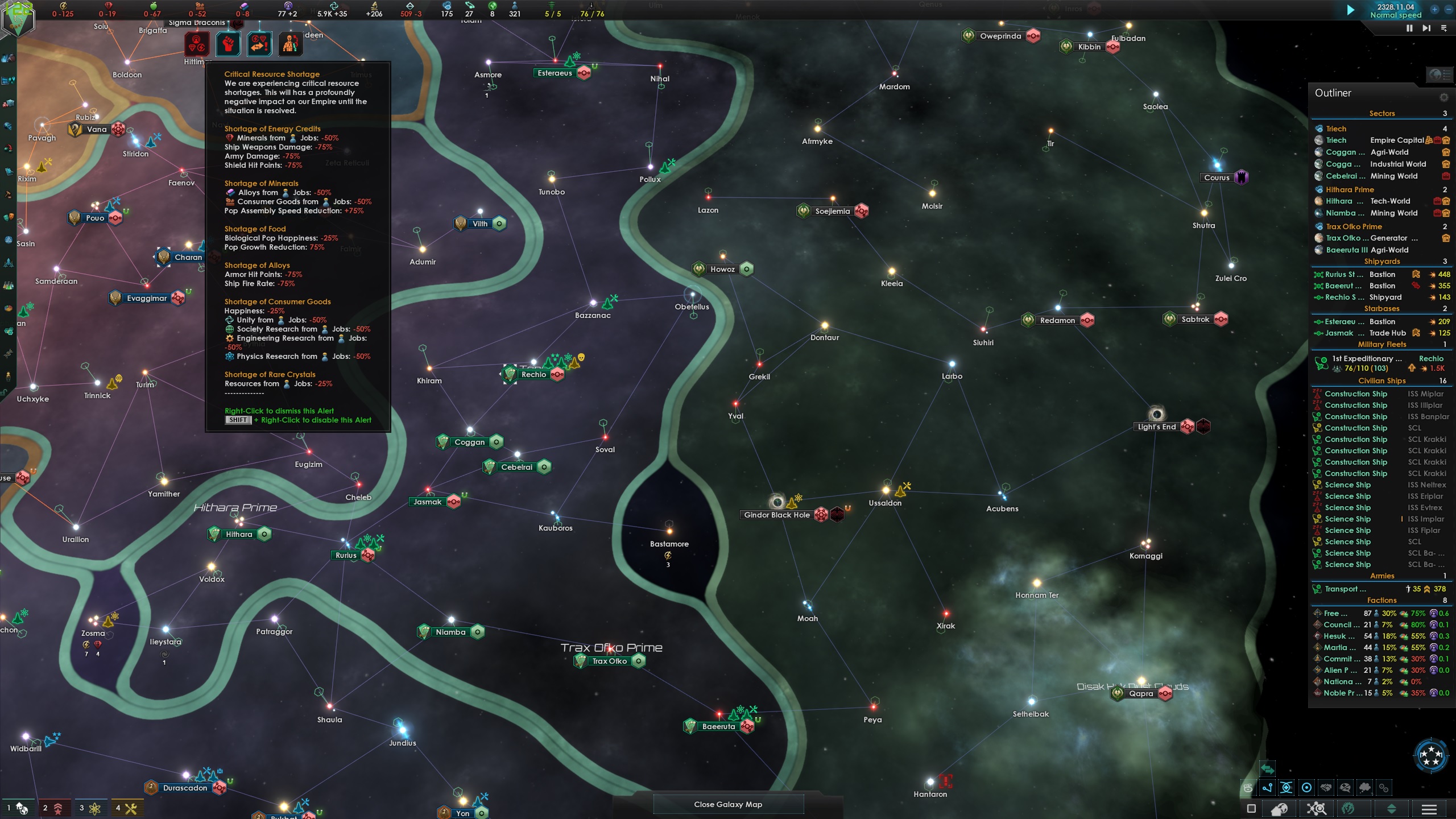The image size is (1456, 819).
Task: Click the red fist uprising alert icon
Action: point(228,44)
